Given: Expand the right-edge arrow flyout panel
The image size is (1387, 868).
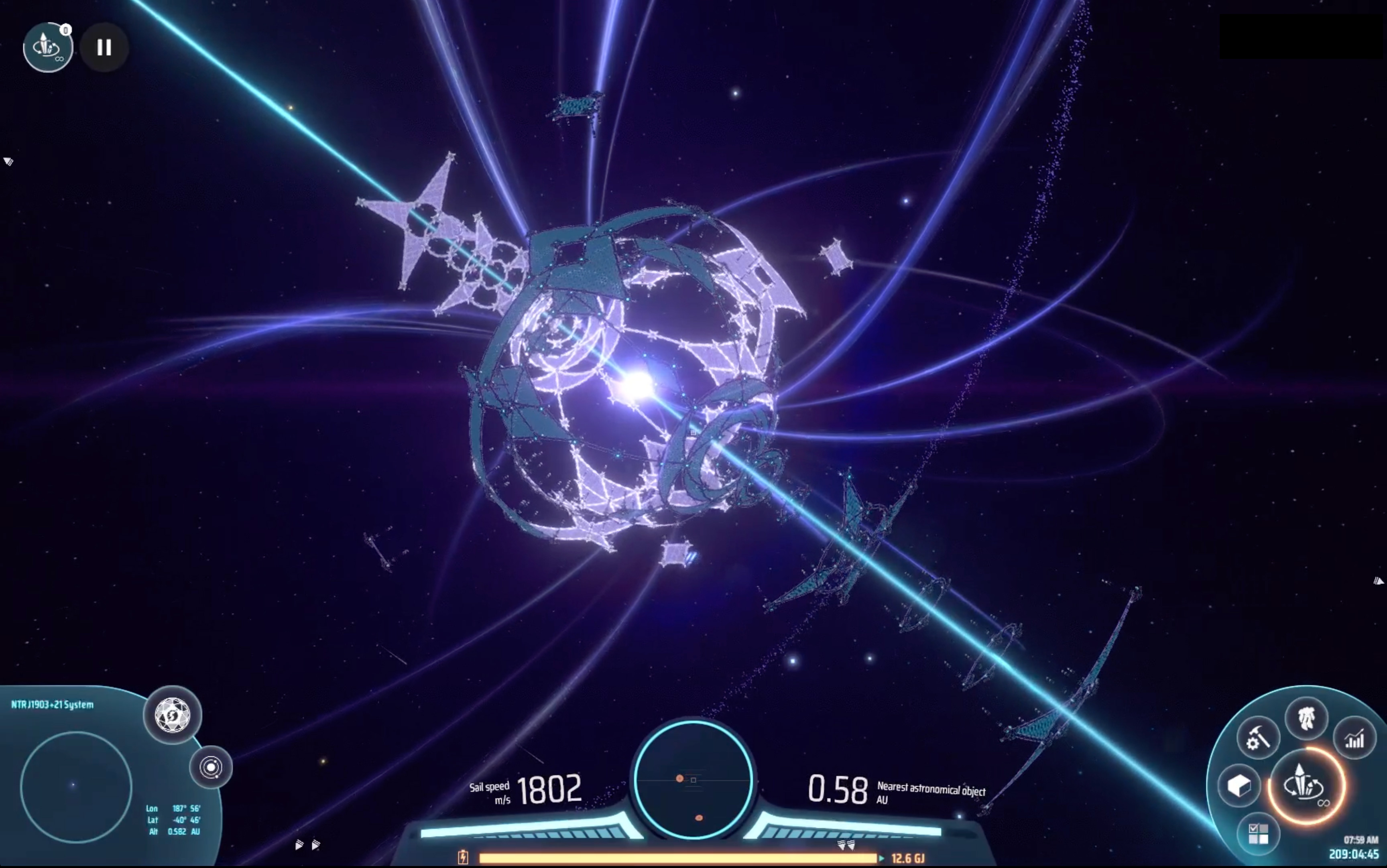Looking at the screenshot, I should tap(1380, 581).
